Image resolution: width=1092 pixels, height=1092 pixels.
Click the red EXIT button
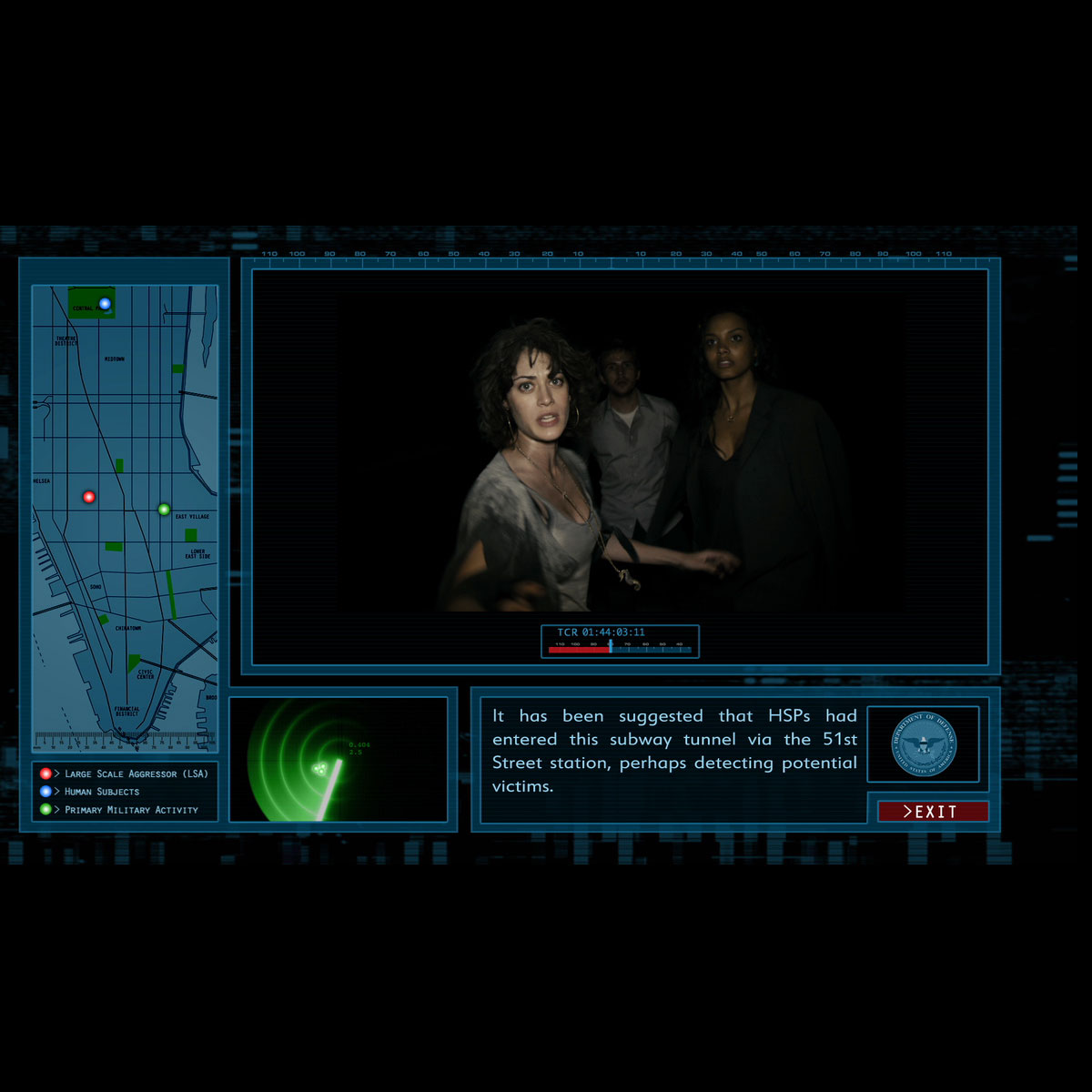[933, 812]
